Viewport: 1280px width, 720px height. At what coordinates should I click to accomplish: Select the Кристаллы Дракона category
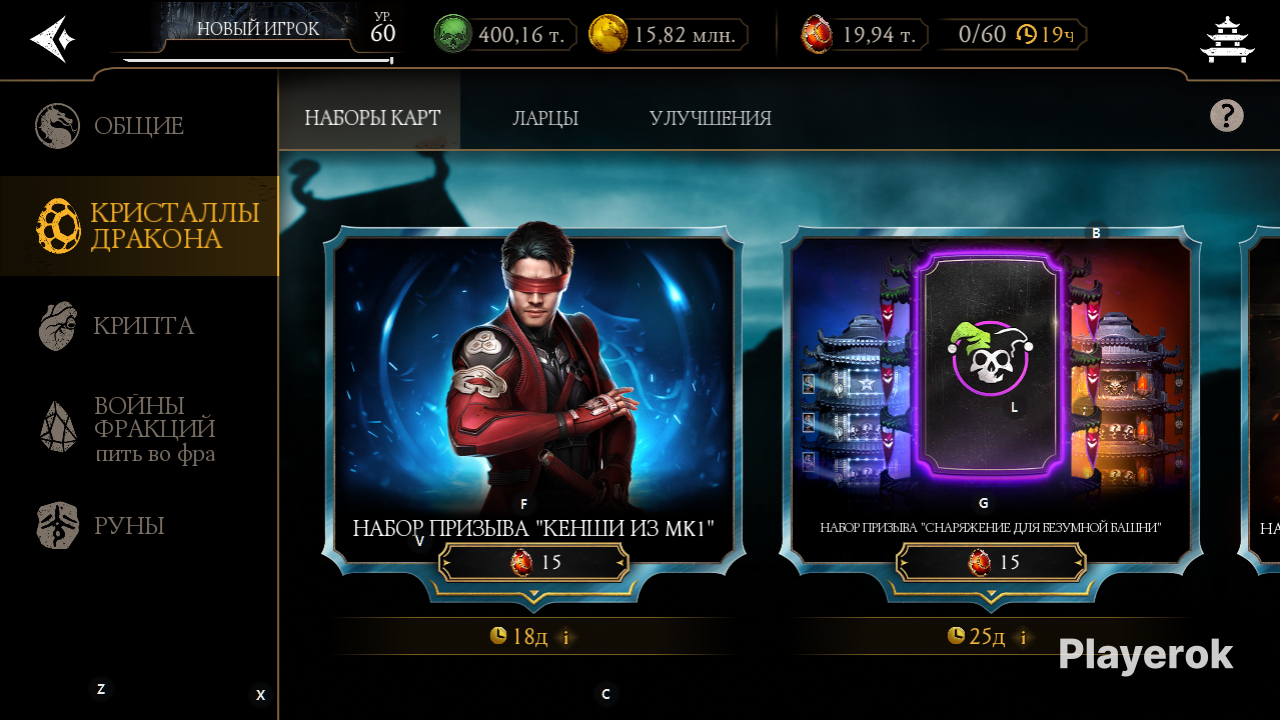coord(138,226)
